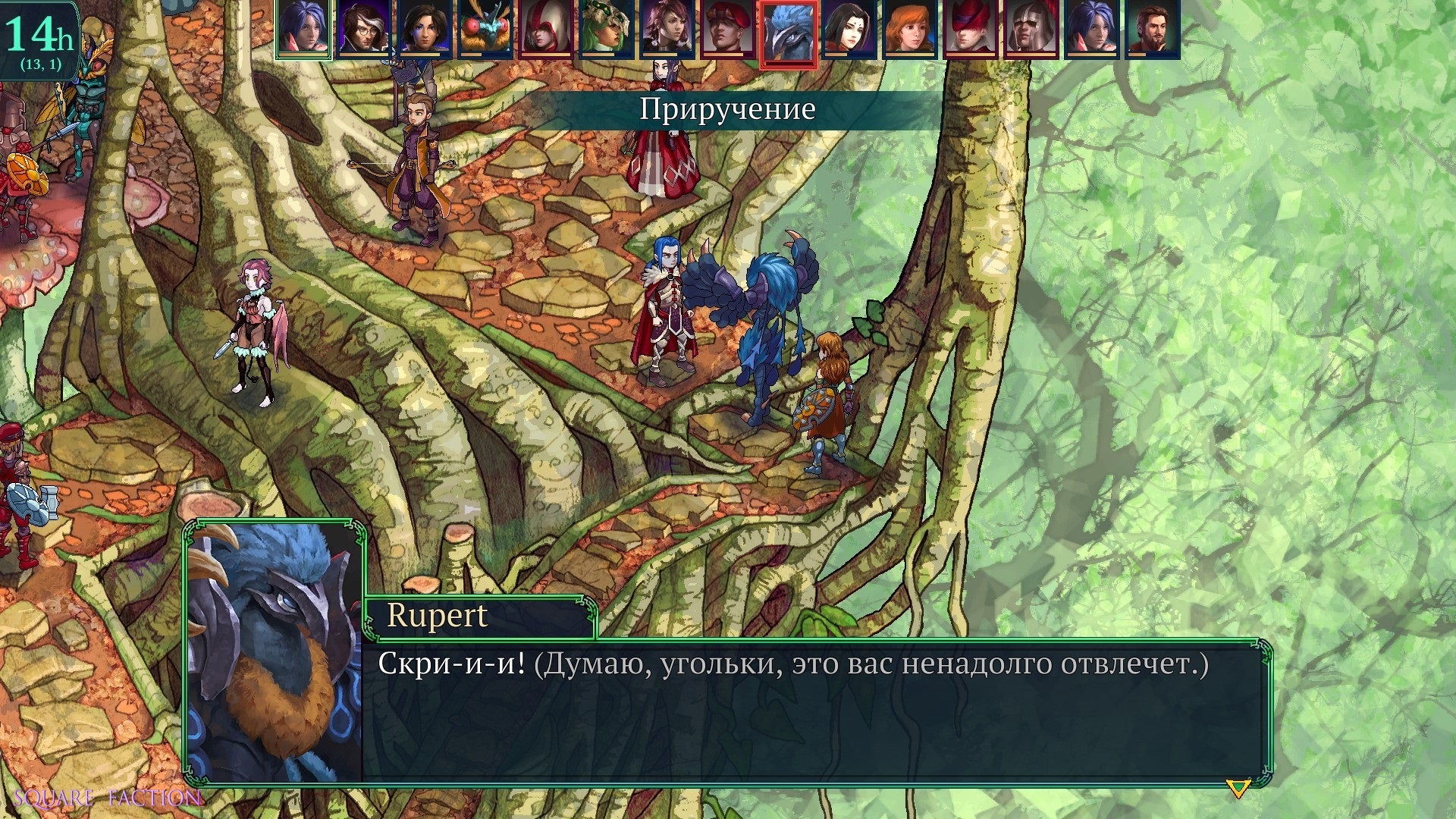Viewport: 1456px width, 819px height.
Task: Select the bearded brown-haired man's turn portrait
Action: (1153, 29)
